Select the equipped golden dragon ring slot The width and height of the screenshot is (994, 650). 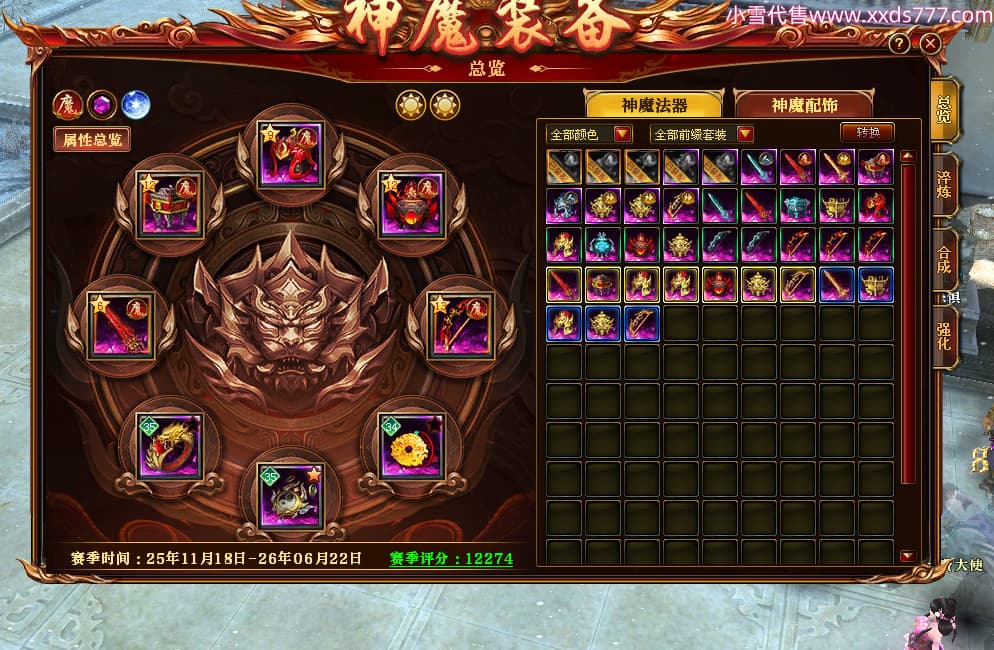170,446
